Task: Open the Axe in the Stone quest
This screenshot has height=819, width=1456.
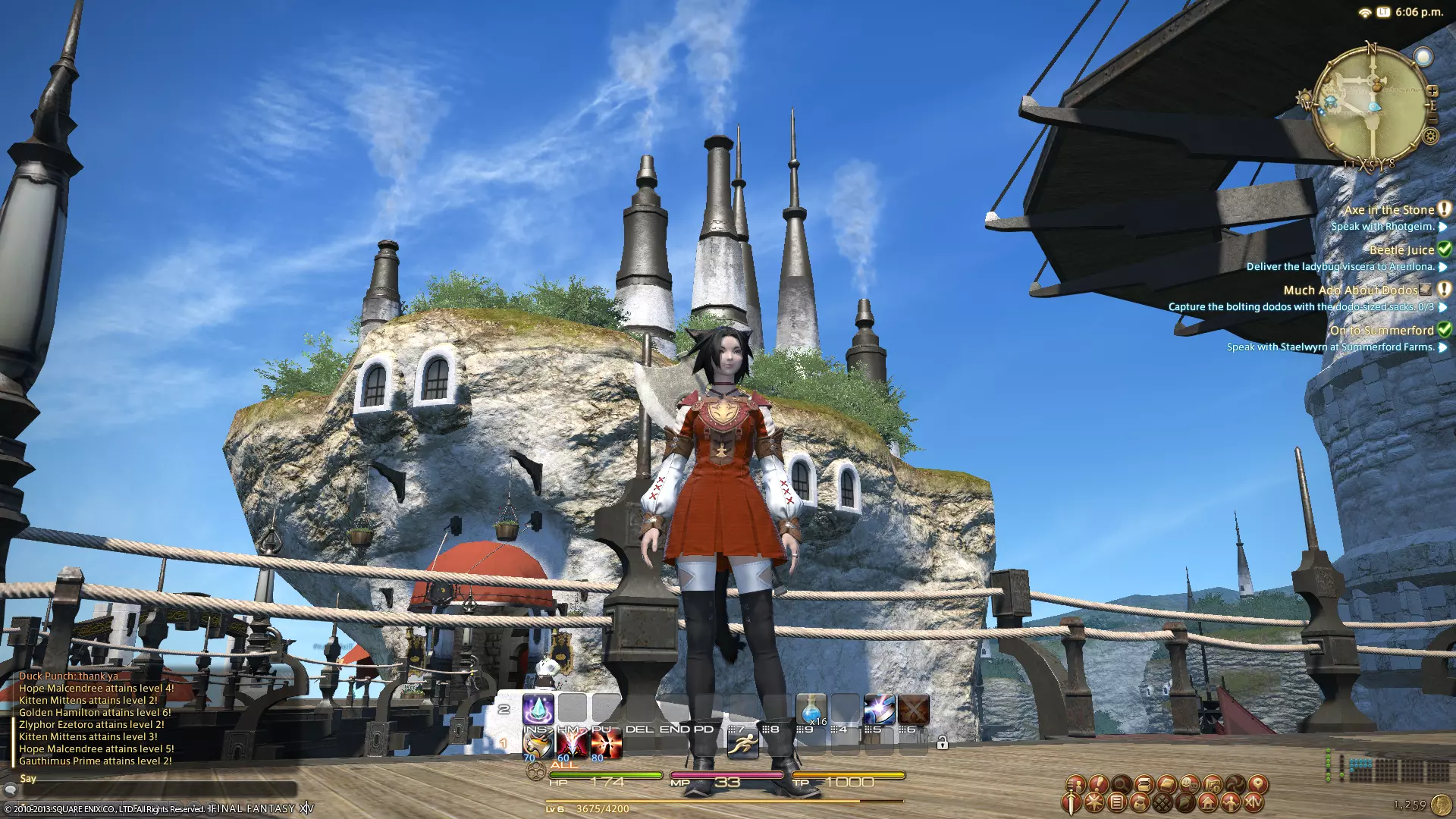Action: click(1389, 210)
